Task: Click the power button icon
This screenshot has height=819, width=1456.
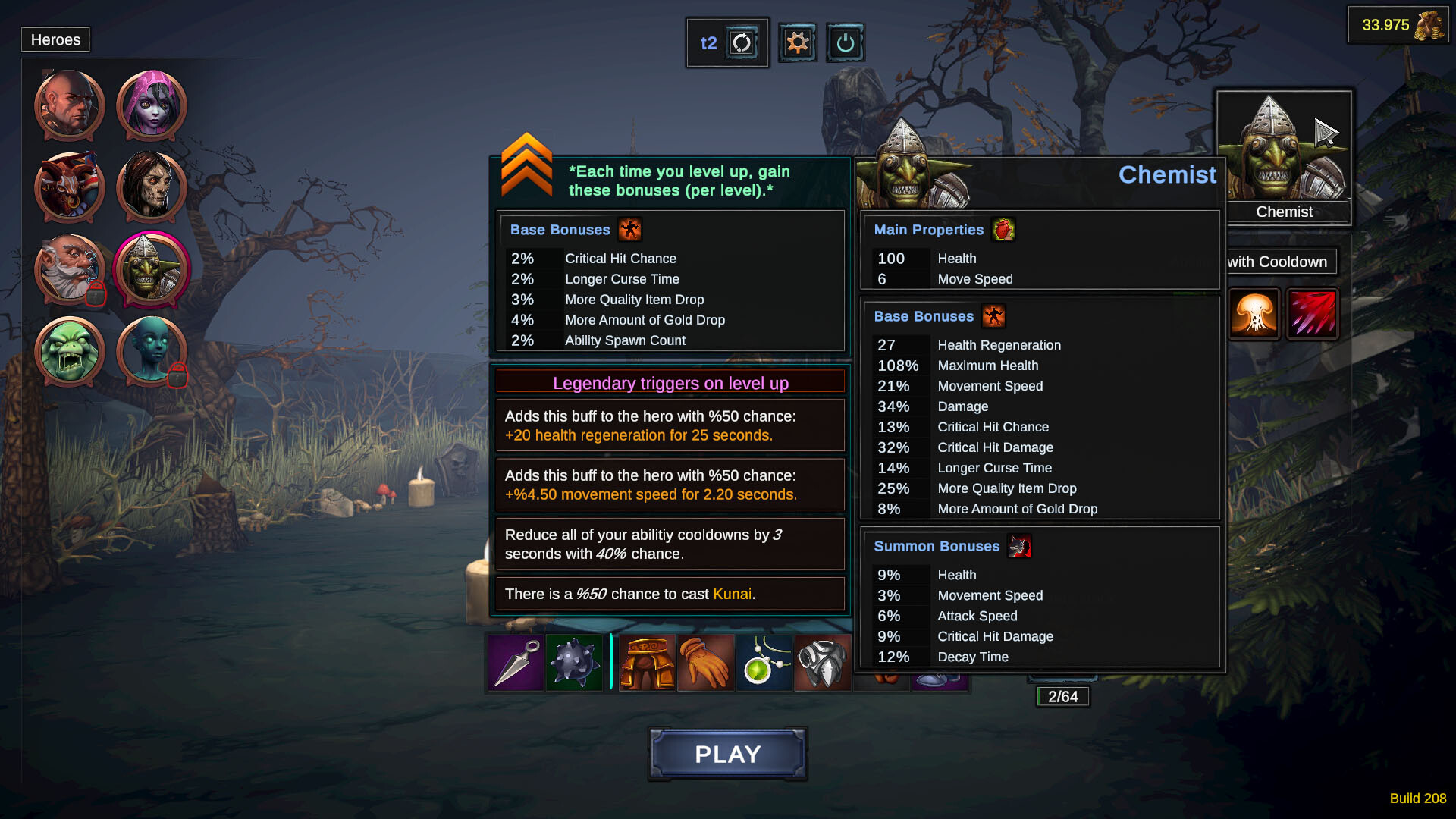Action: pyautogui.click(x=844, y=43)
